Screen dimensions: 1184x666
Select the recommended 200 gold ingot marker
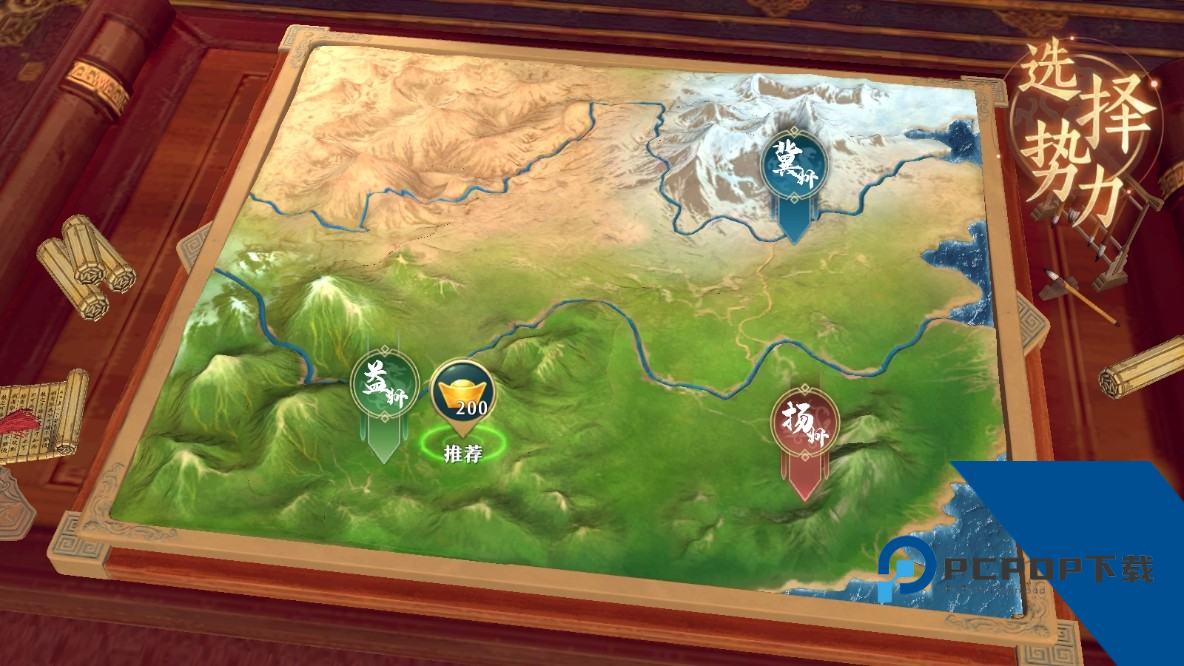pos(463,393)
